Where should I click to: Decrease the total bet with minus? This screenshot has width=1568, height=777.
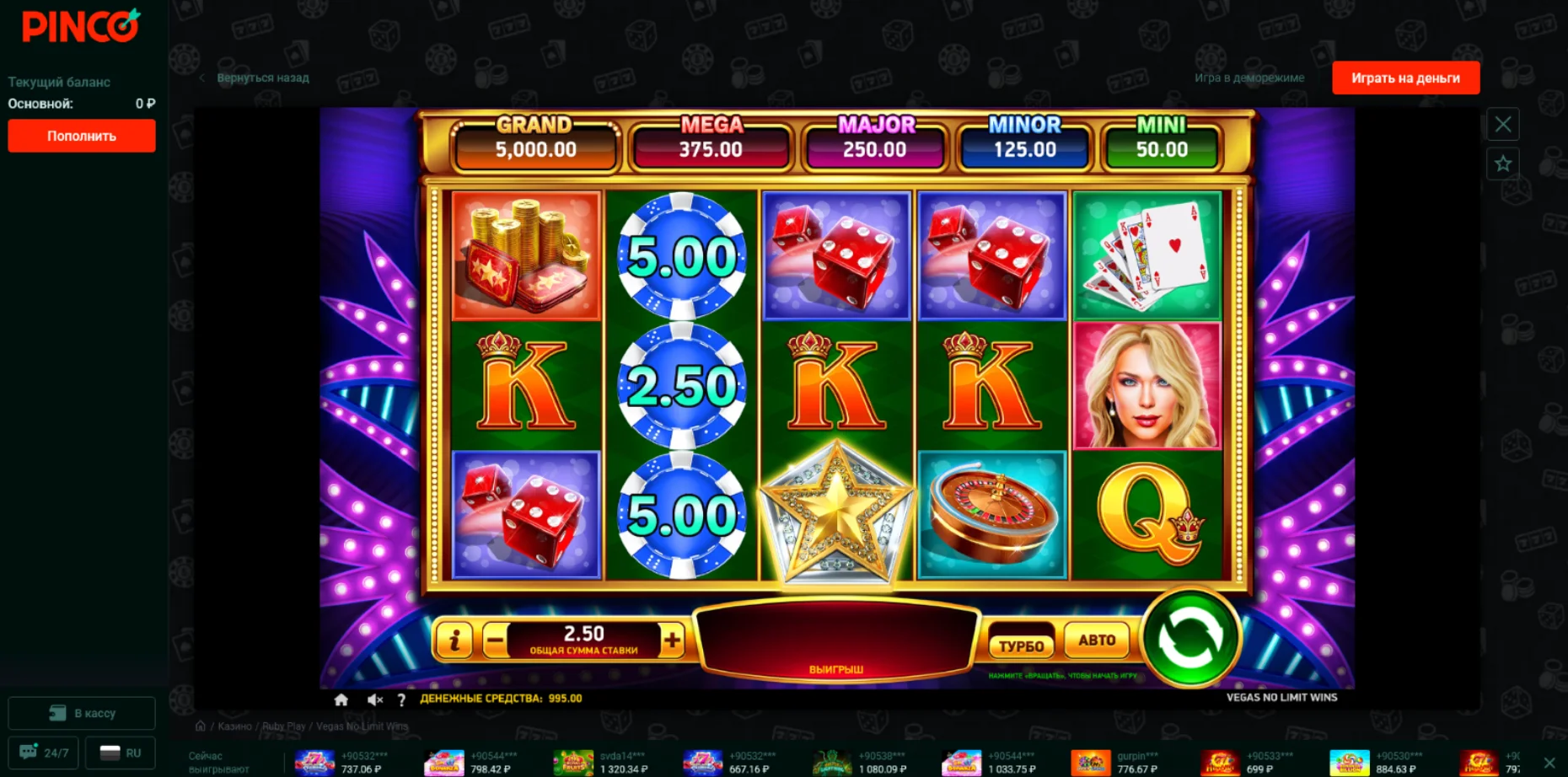pyautogui.click(x=496, y=641)
